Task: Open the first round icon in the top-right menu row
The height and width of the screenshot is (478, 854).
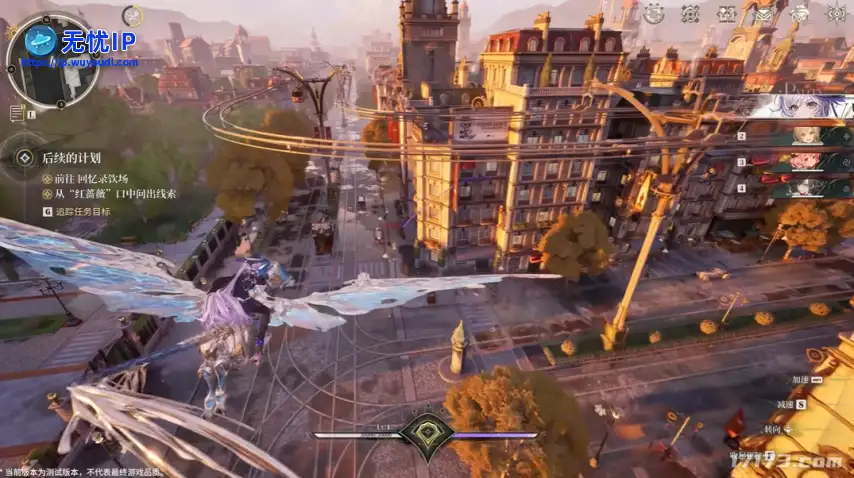Action: click(653, 14)
